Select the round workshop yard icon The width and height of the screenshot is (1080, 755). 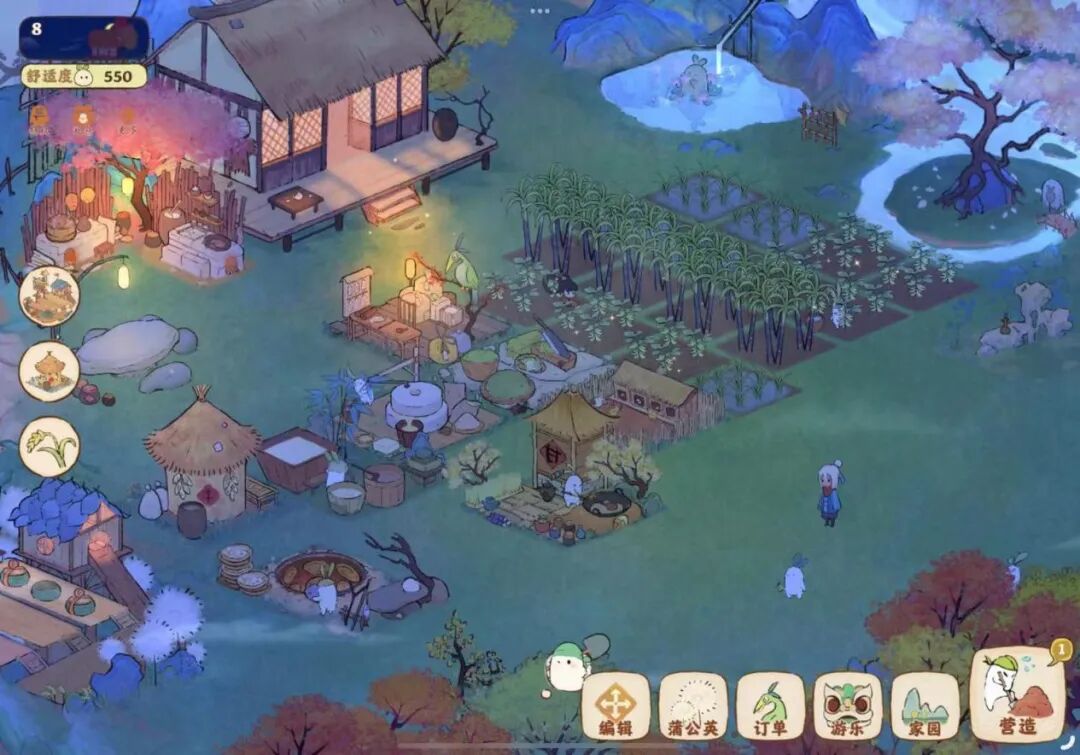(x=49, y=296)
